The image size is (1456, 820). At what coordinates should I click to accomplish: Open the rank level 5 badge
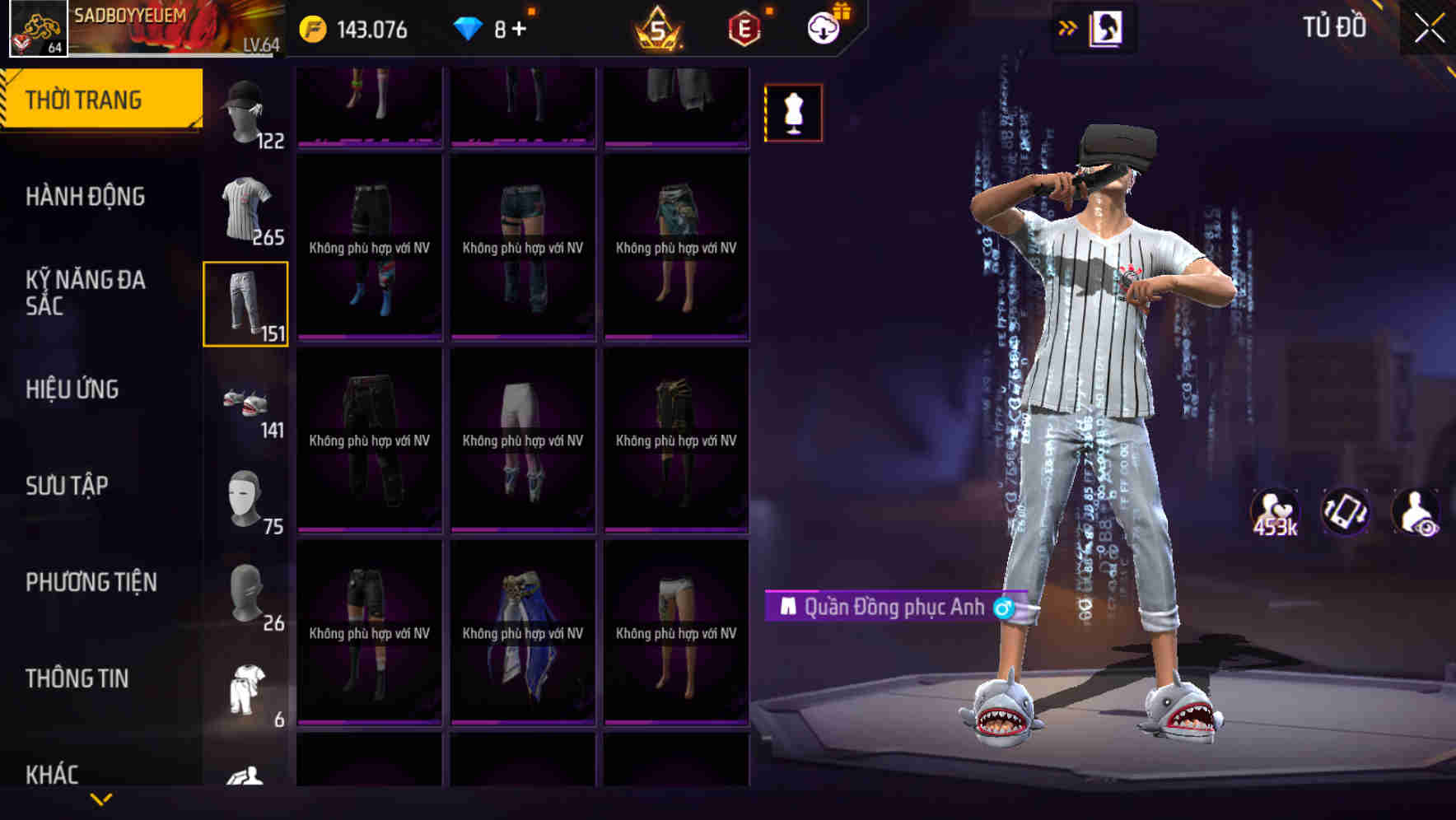[x=659, y=29]
